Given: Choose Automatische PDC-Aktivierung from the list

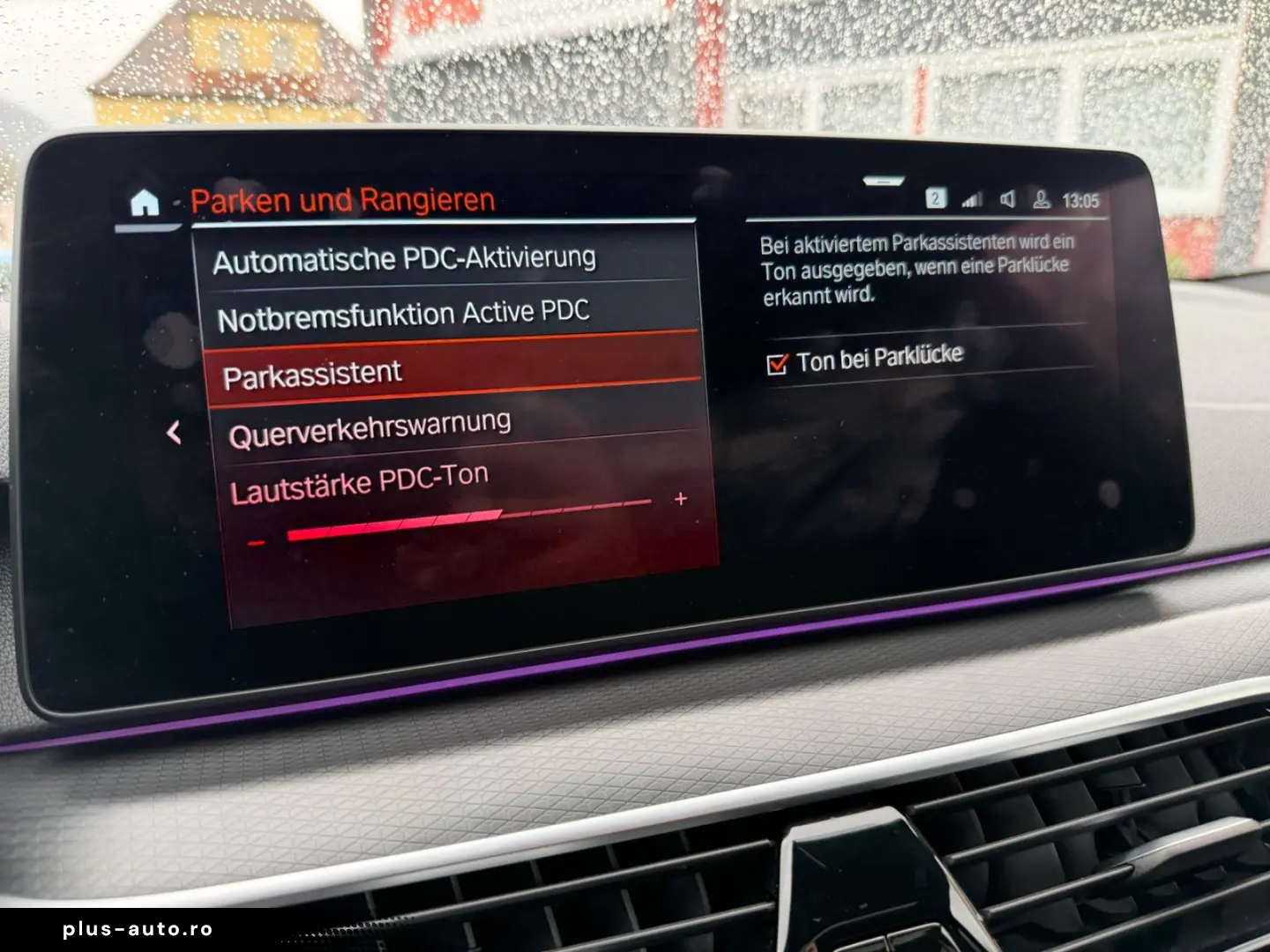Looking at the screenshot, I should point(406,257).
